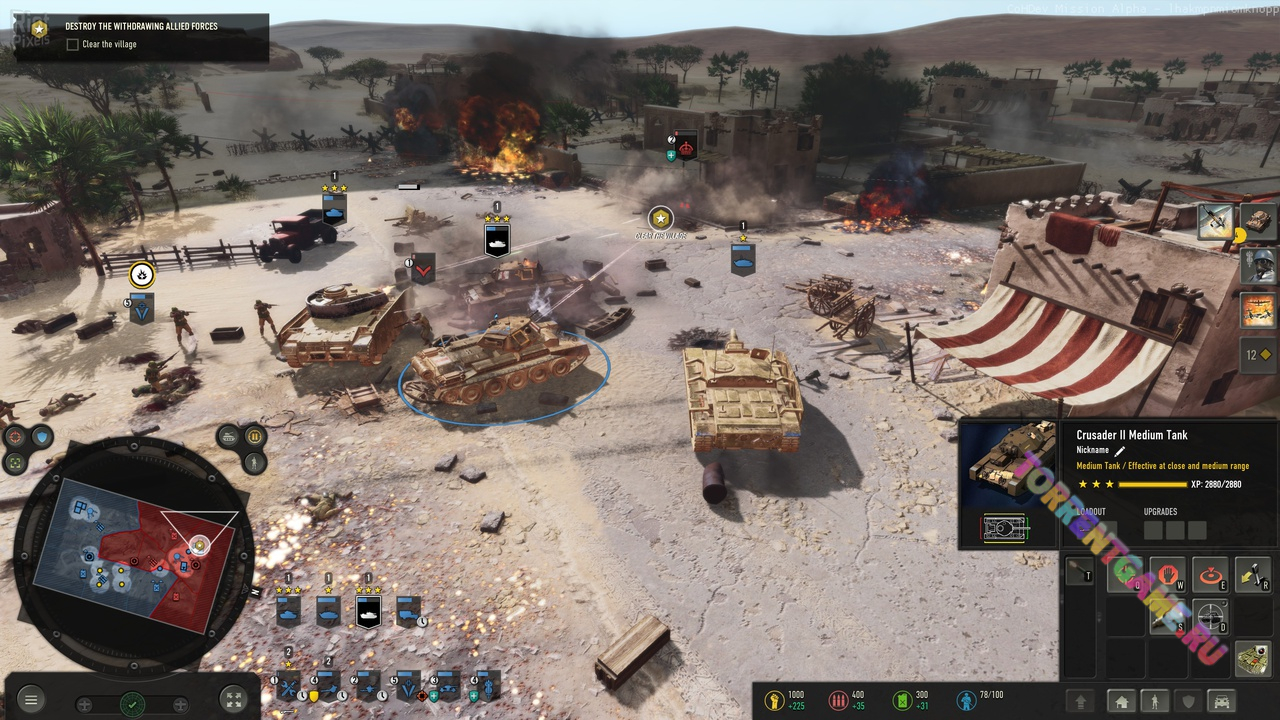Image resolution: width=1280 pixels, height=720 pixels.
Task: Select the gas-mask soldier battlegroup ability
Action: point(1257,265)
